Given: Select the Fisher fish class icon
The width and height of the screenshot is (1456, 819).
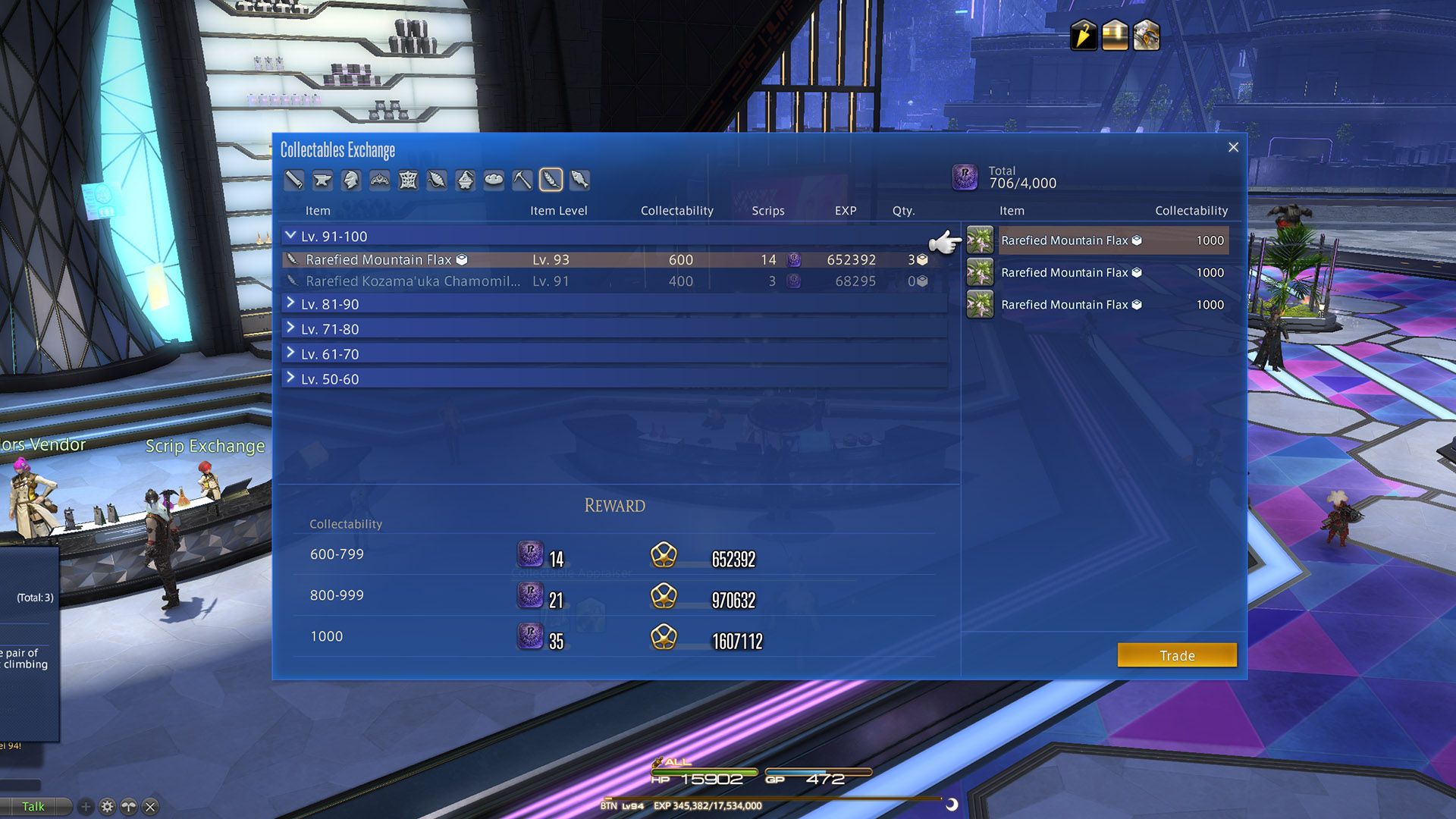Looking at the screenshot, I should (x=579, y=180).
